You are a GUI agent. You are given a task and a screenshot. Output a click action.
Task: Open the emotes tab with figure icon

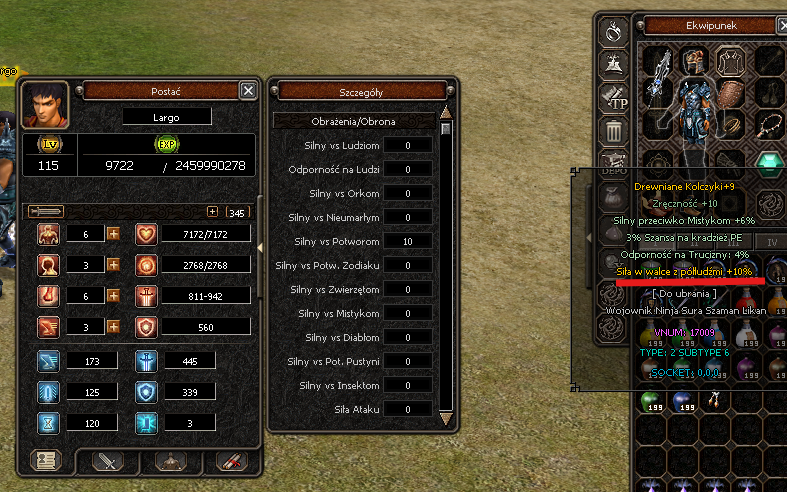(170, 461)
